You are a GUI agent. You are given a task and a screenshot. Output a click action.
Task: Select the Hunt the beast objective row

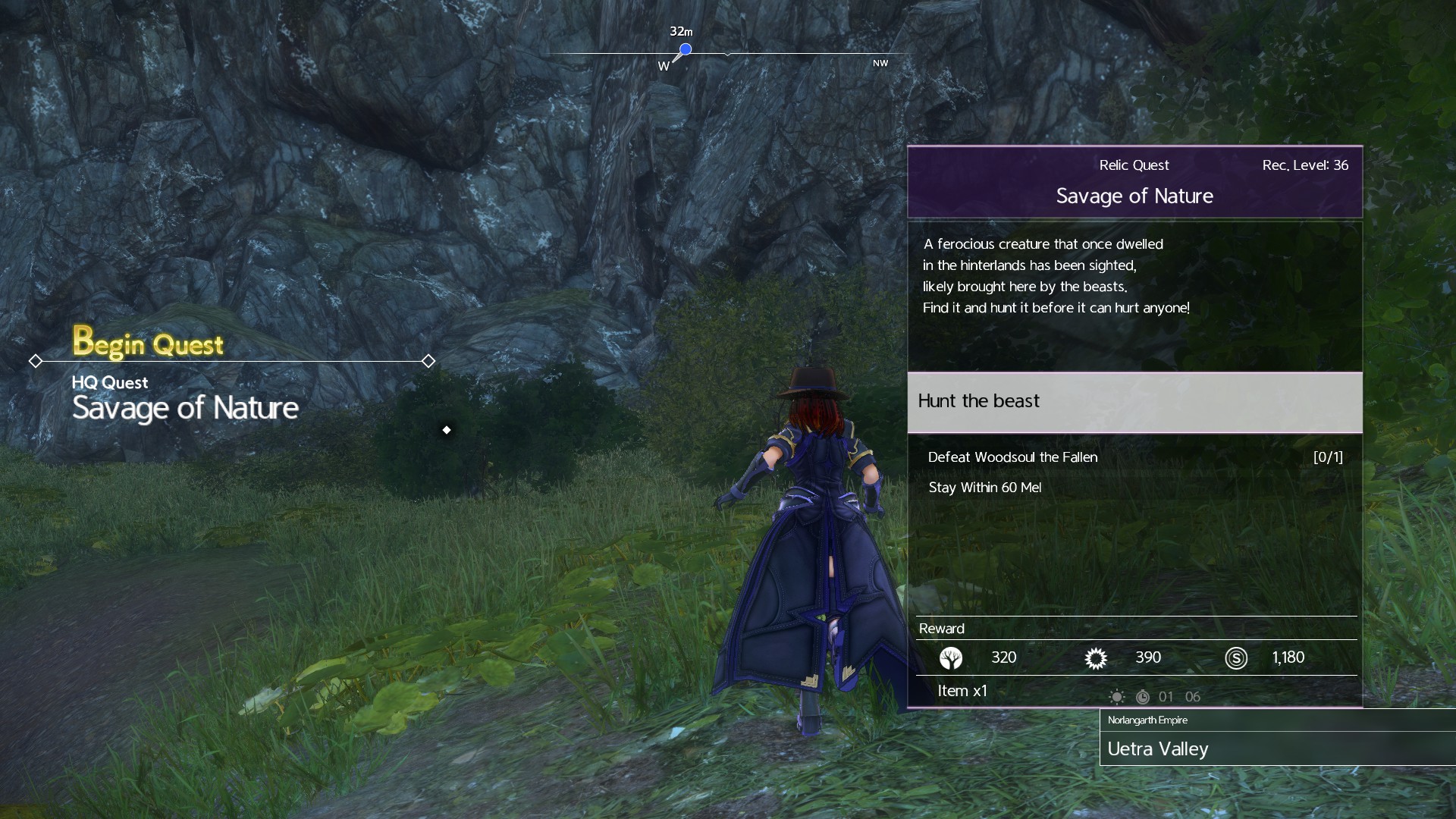[x=1134, y=402]
